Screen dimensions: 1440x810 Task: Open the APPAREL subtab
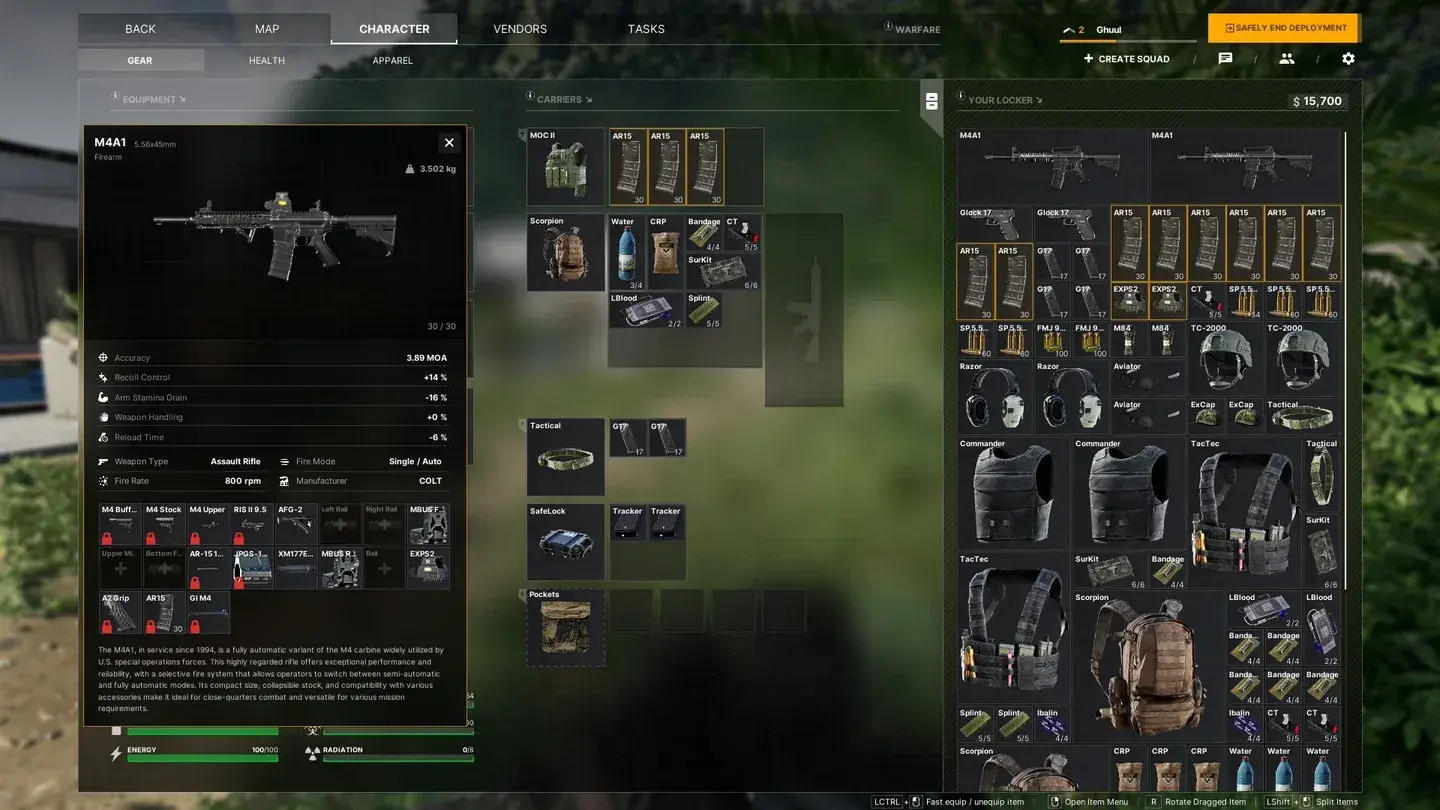pyautogui.click(x=392, y=60)
